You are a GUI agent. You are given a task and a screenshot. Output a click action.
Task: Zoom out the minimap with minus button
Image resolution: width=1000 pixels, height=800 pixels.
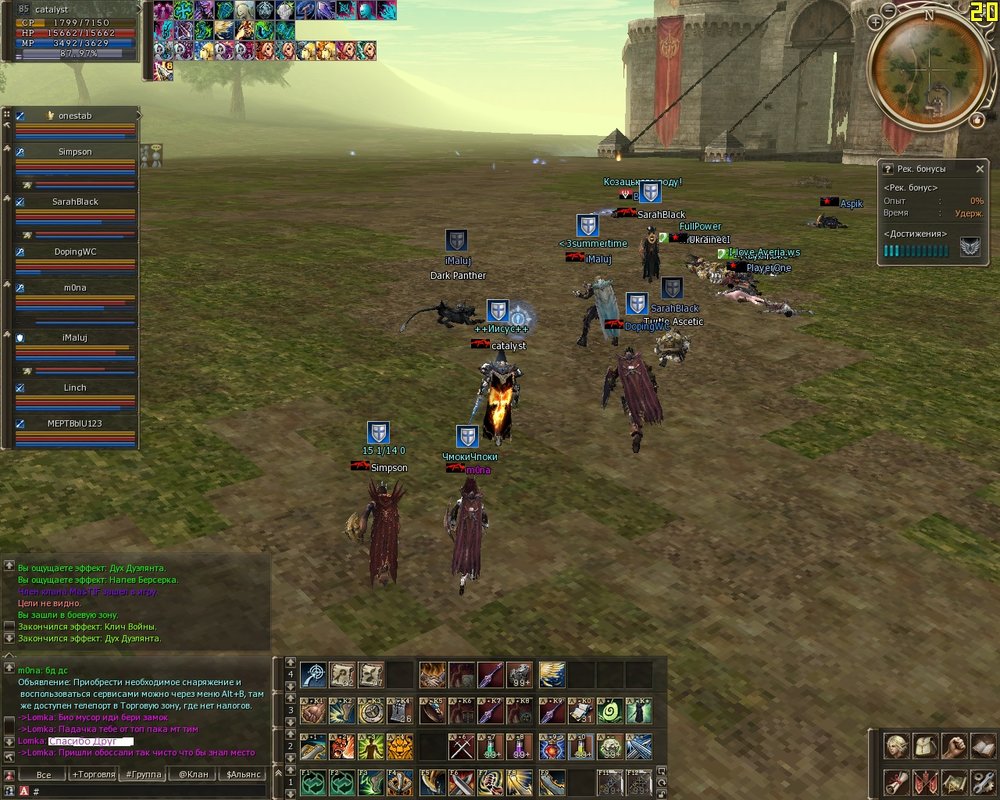(891, 13)
